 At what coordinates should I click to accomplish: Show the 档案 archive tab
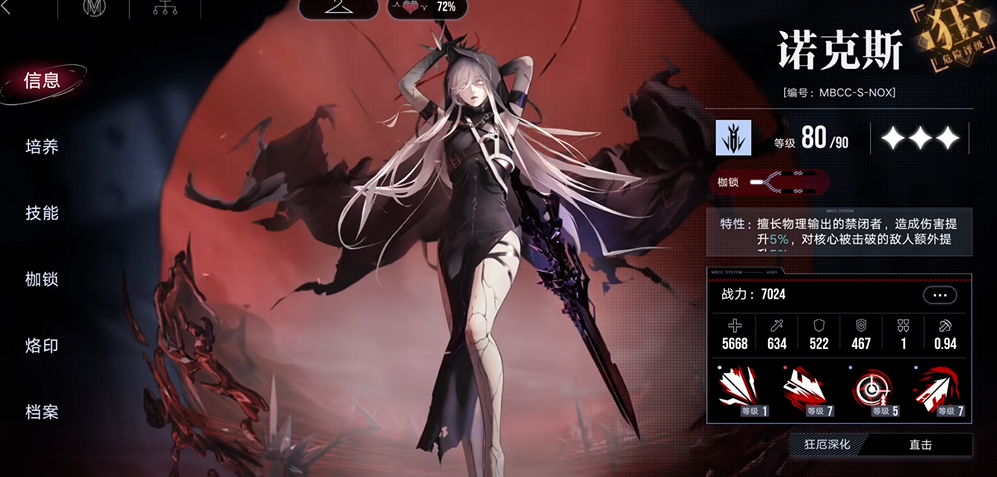[42, 411]
